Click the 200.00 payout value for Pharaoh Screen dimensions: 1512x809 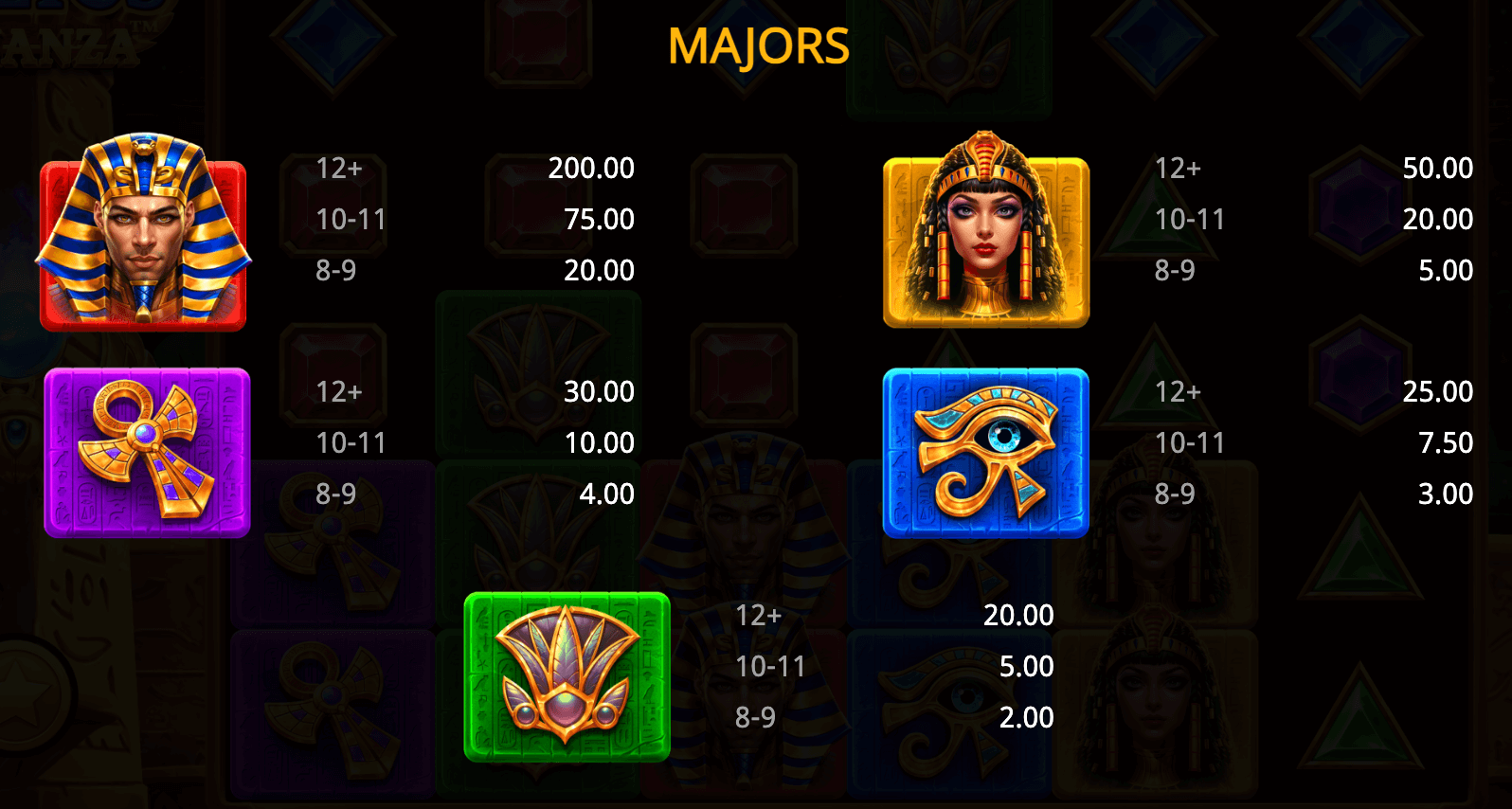coord(591,168)
